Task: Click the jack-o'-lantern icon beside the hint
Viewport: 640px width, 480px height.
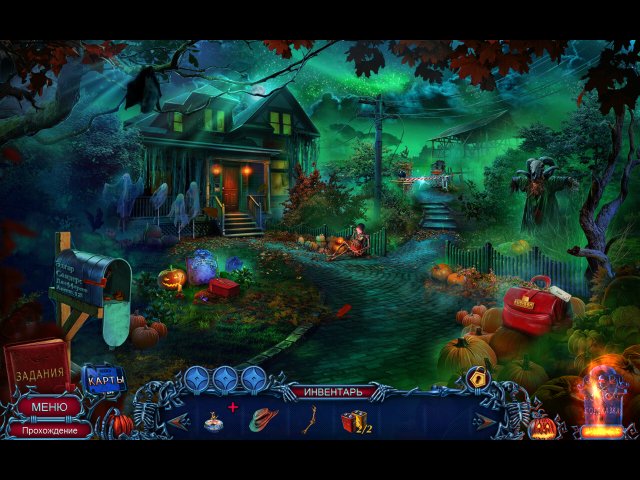Action: point(544,427)
